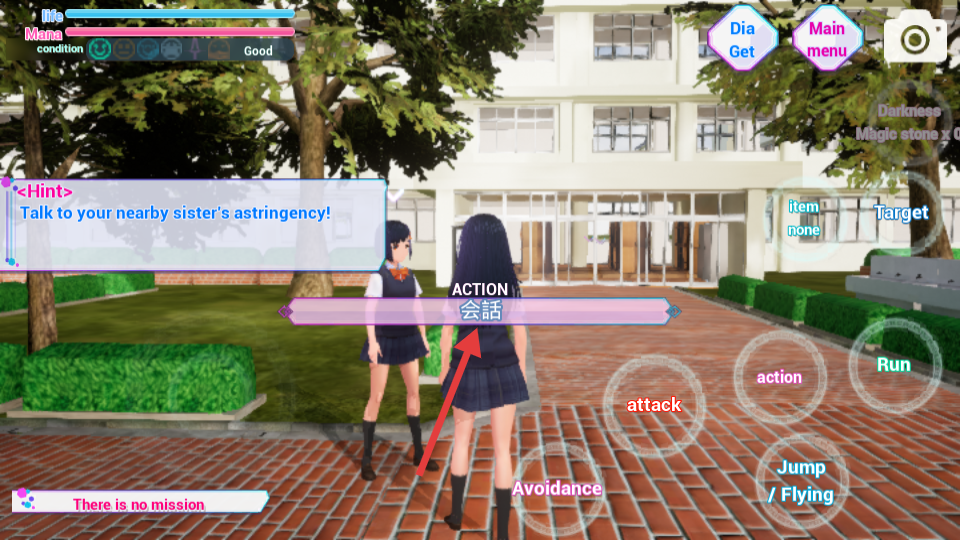Take a screenshot with the camera icon
Viewport: 960px width, 540px height.
914,40
